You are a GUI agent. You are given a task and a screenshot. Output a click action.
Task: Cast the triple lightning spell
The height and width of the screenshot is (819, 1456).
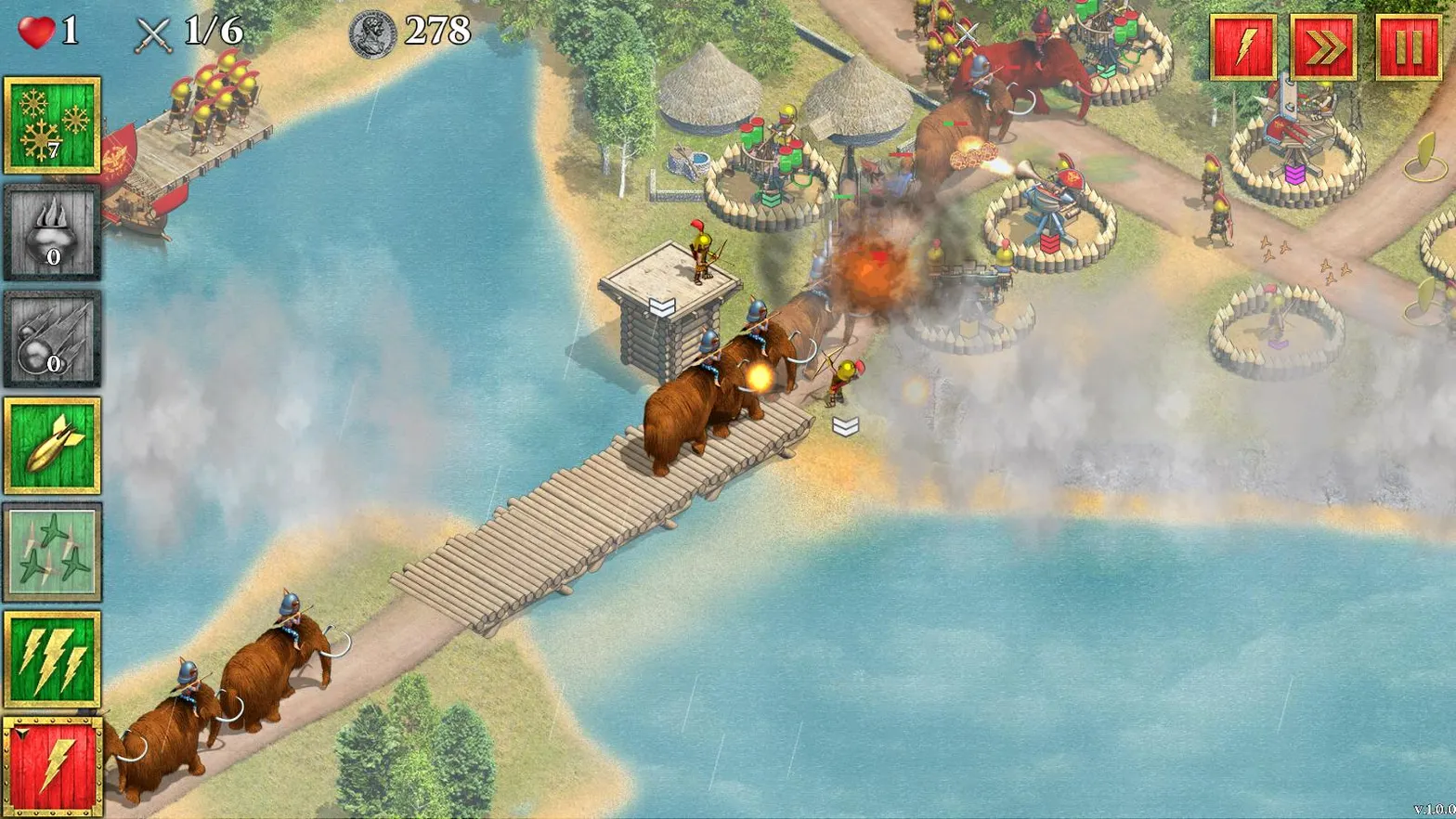pyautogui.click(x=53, y=659)
